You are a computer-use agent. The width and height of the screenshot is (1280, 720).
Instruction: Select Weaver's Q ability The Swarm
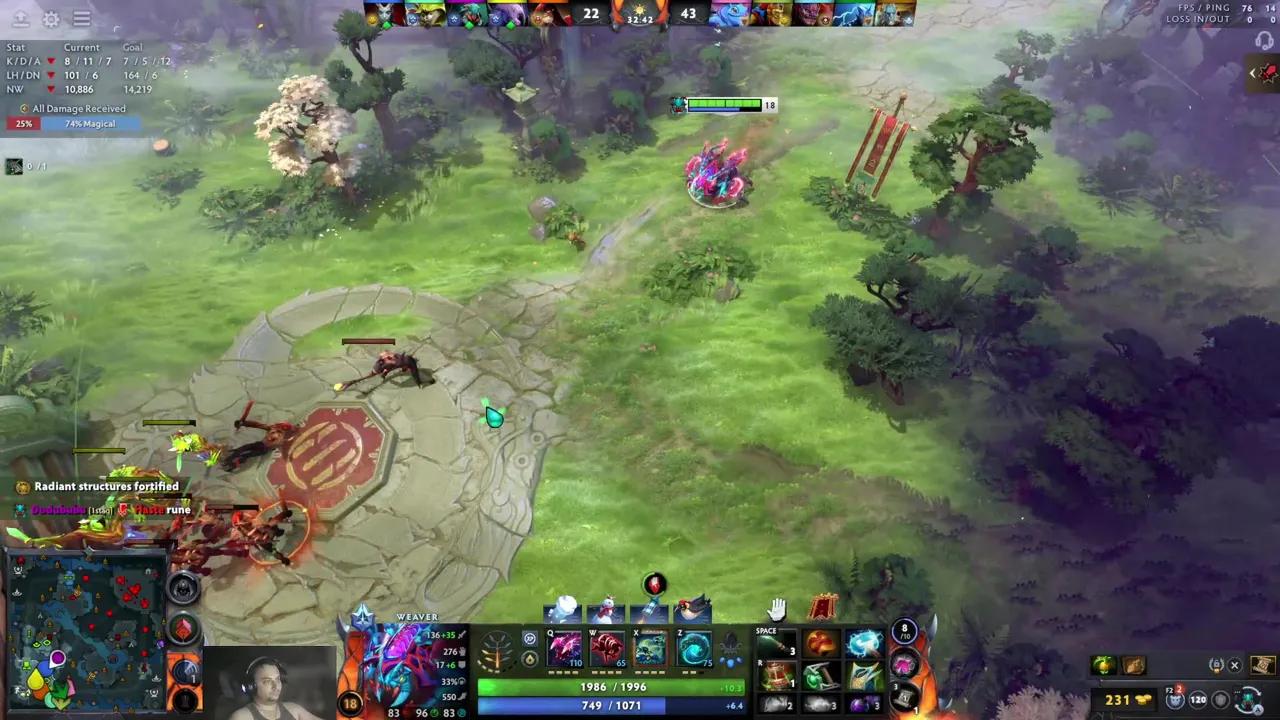pyautogui.click(x=563, y=646)
